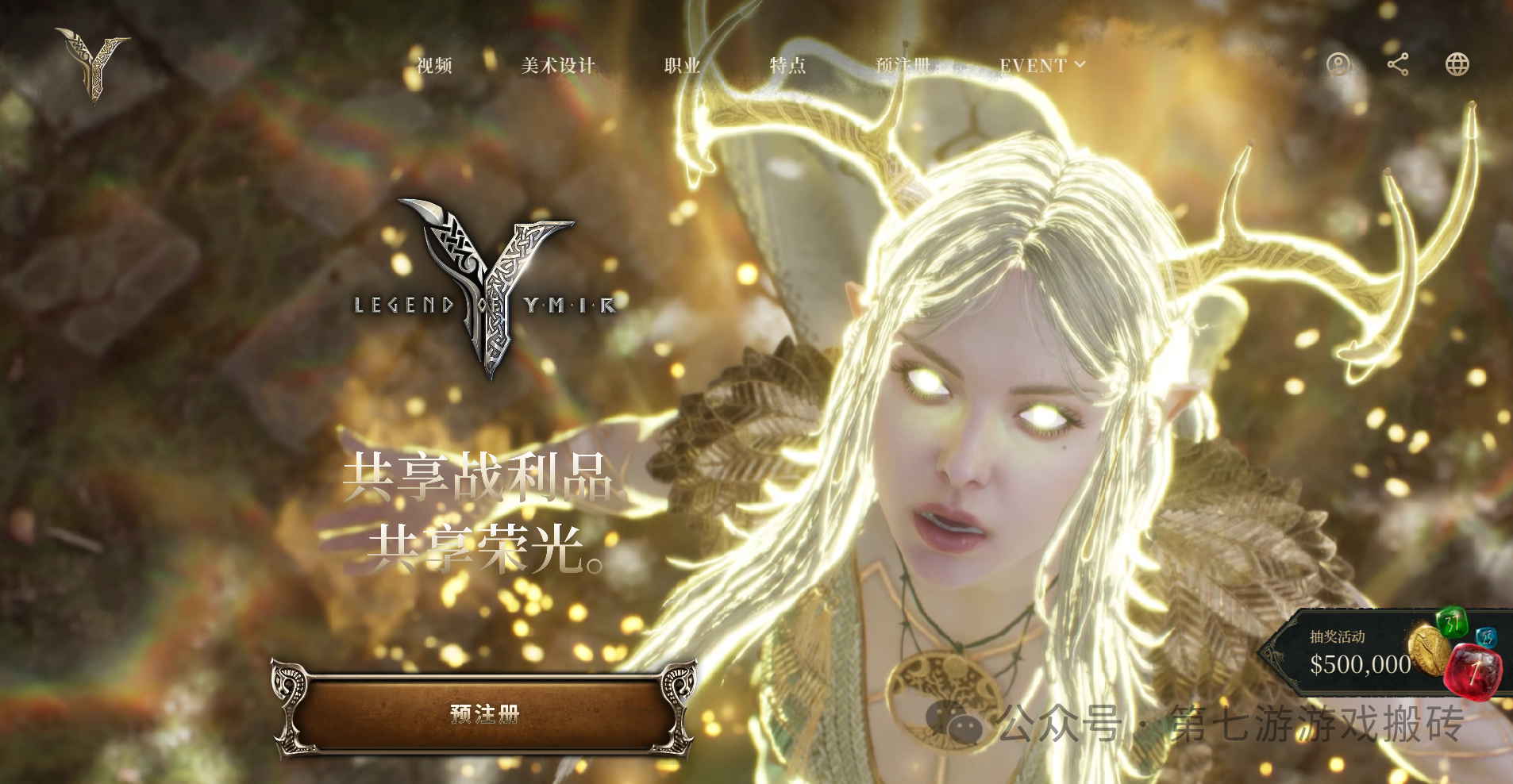Go to 美术设计 art design page

[558, 66]
